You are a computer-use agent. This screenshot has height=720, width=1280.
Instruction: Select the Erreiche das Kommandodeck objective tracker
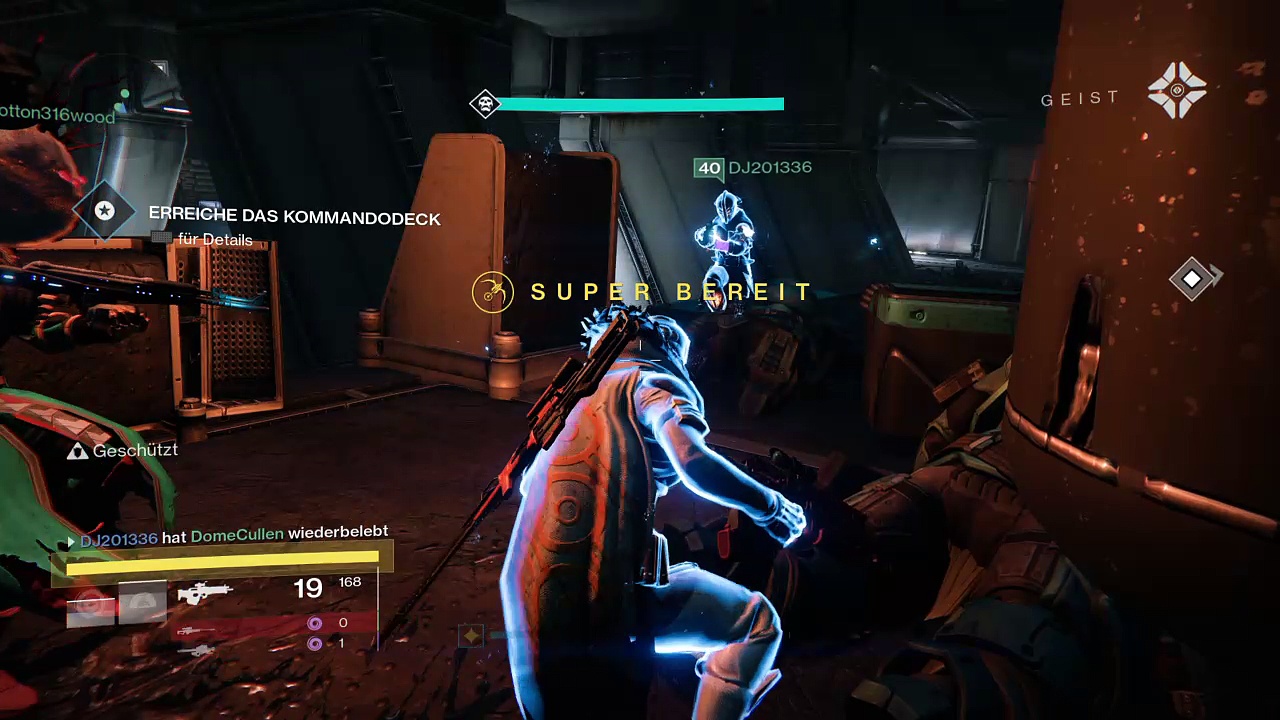(294, 217)
